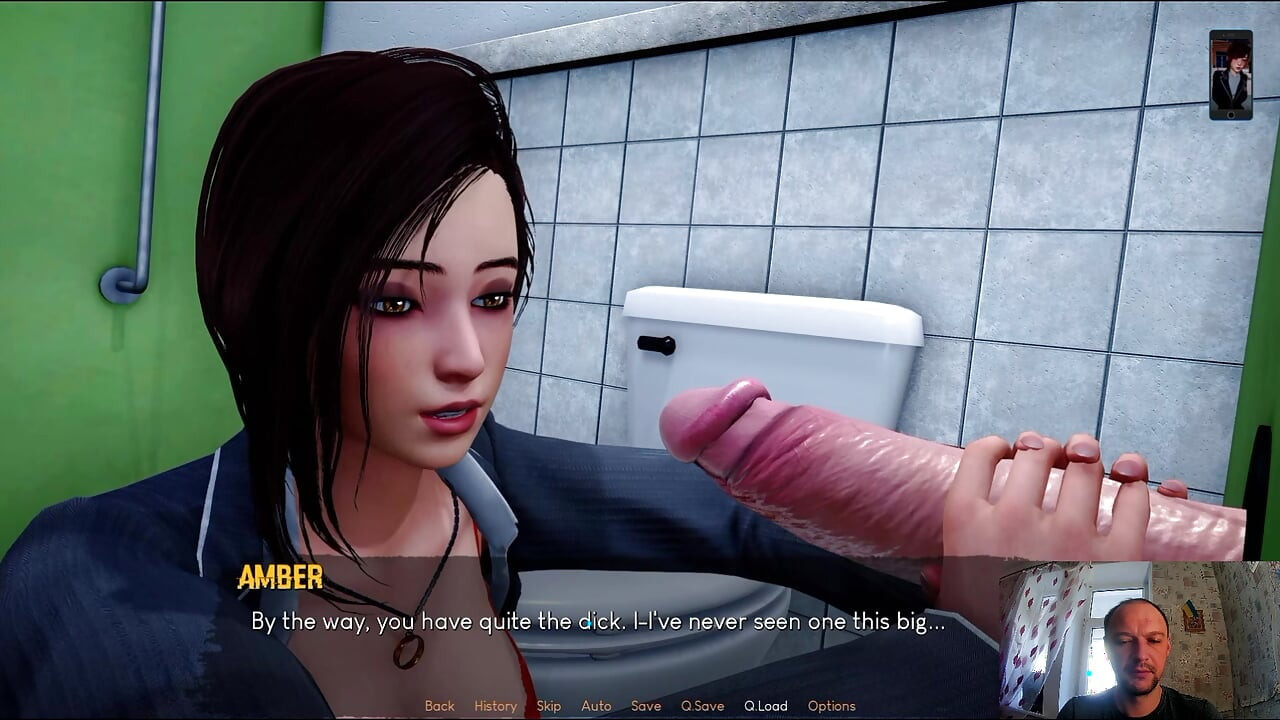Open the Save screen from the quick menu
This screenshot has height=720, width=1280.
tap(645, 706)
